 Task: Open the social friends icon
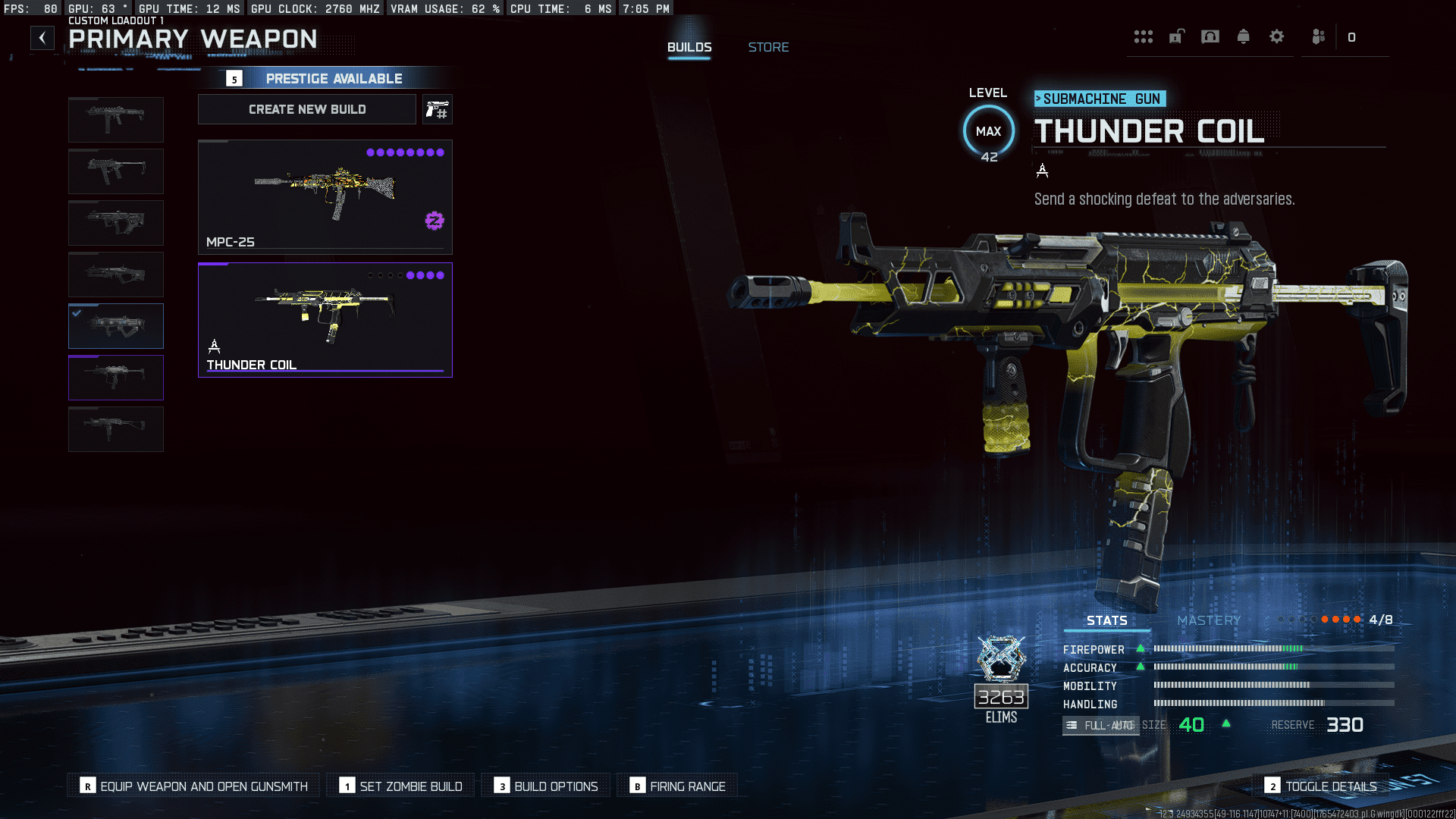[1319, 37]
